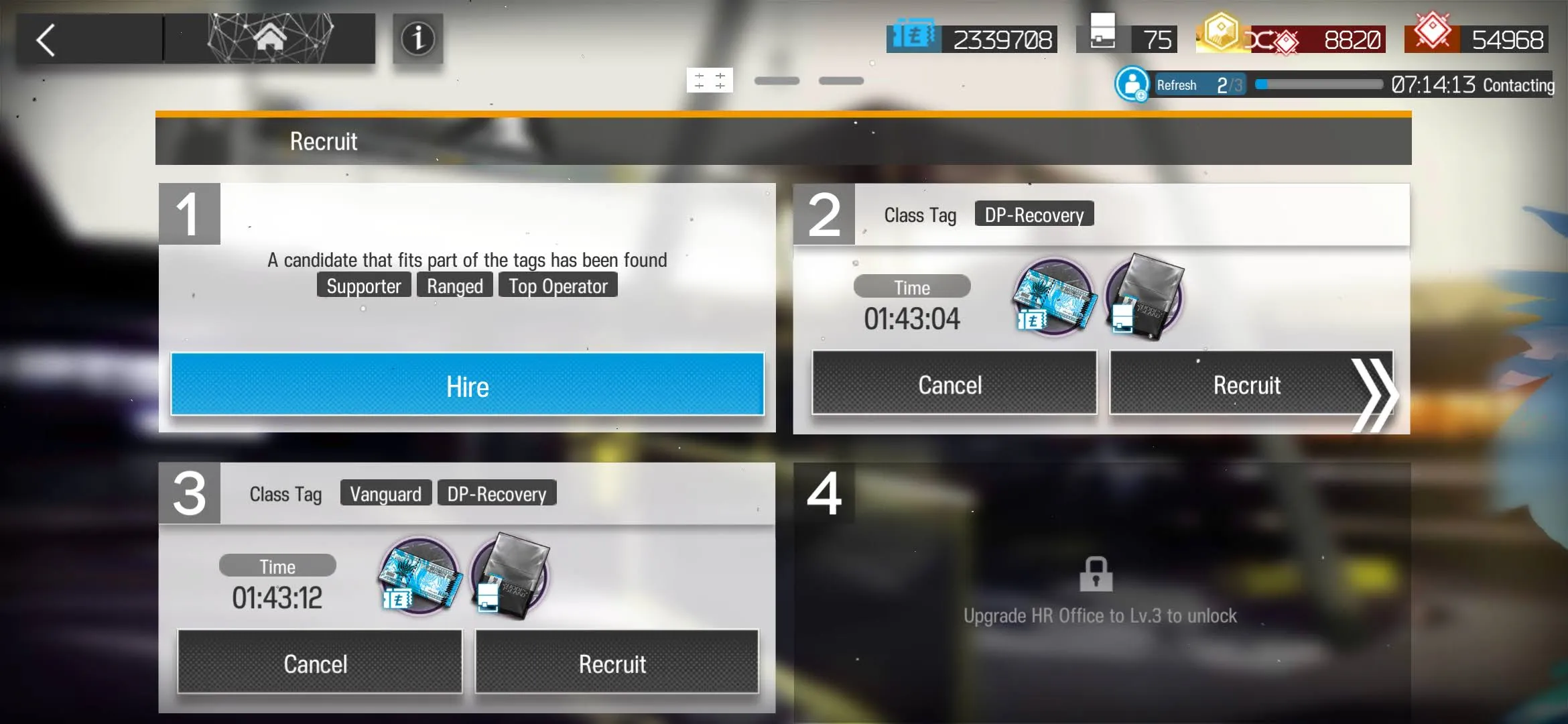Open the Originite Prime exchange
The image size is (1568, 724).
point(1291,39)
